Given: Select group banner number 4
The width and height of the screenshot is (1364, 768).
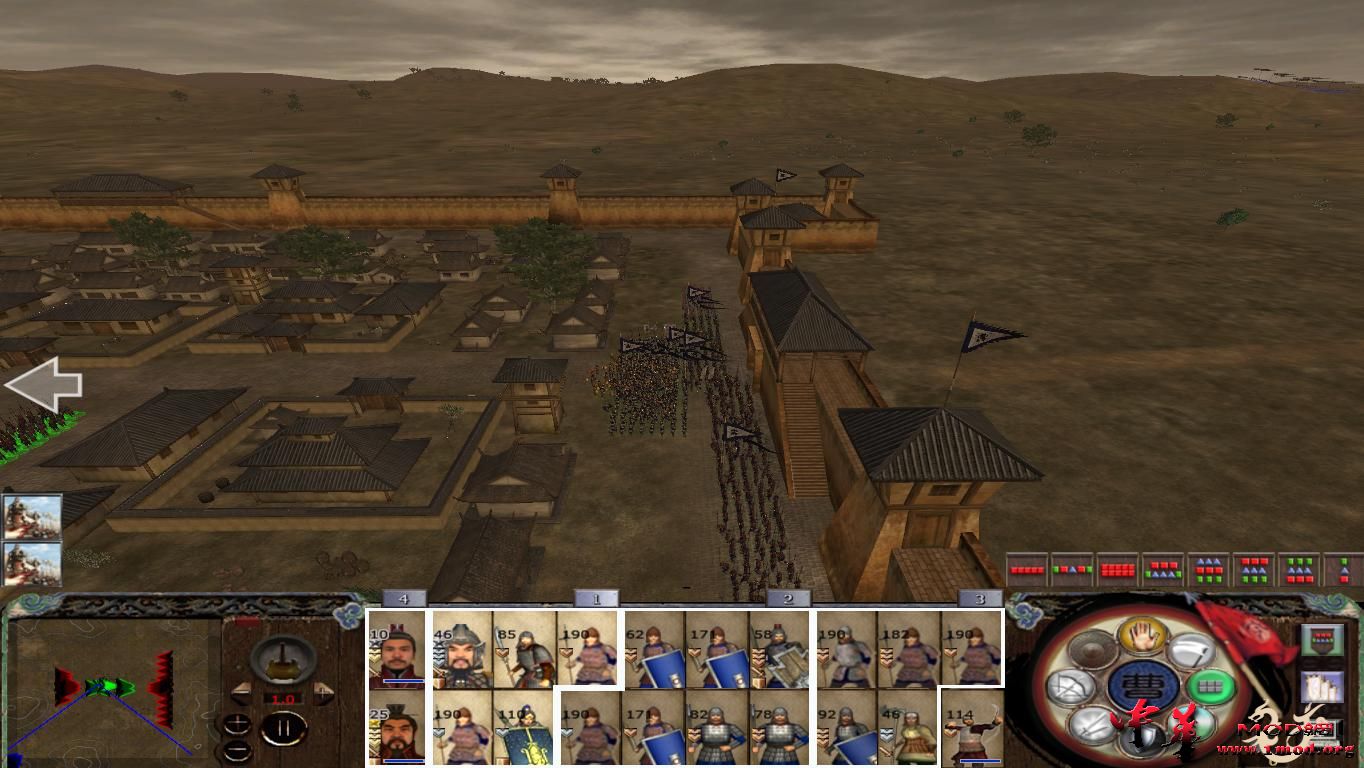Looking at the screenshot, I should coord(405,597).
